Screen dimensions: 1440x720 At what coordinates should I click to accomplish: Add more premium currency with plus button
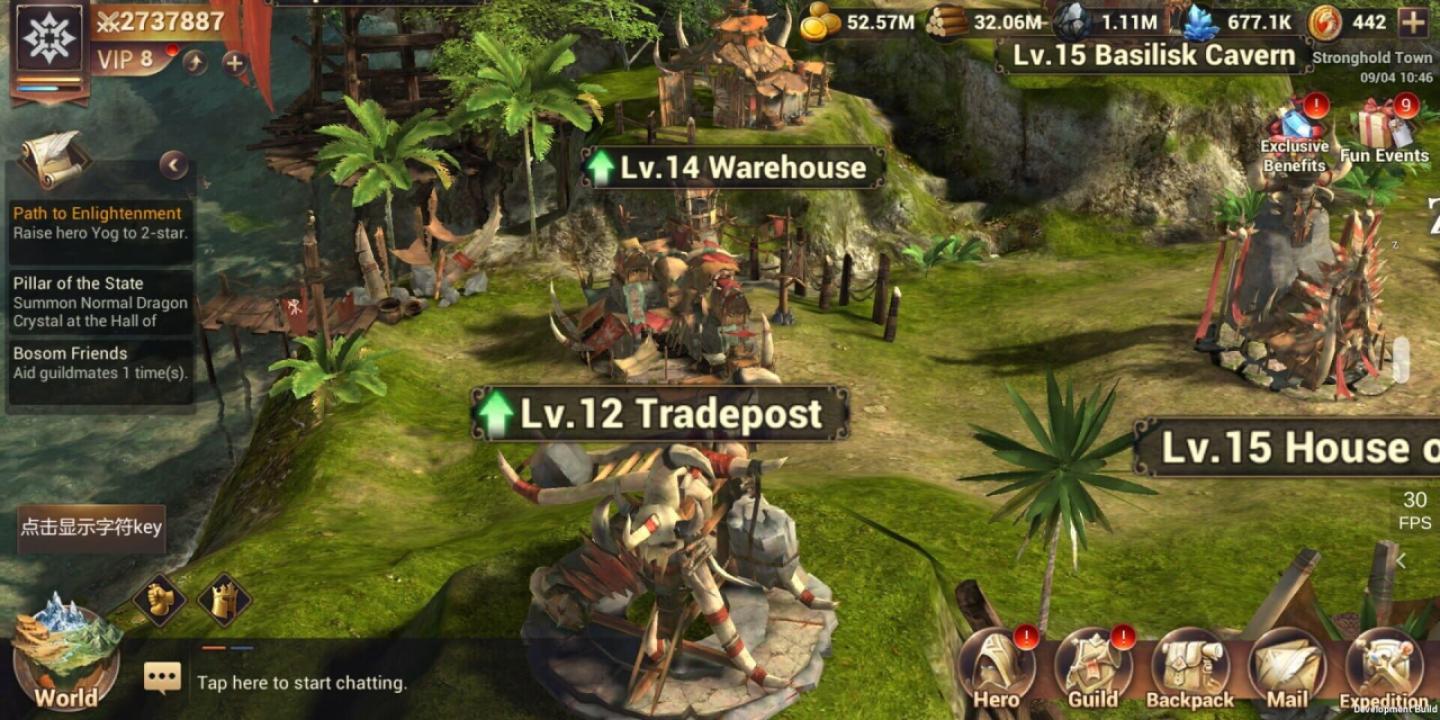pyautogui.click(x=1413, y=22)
